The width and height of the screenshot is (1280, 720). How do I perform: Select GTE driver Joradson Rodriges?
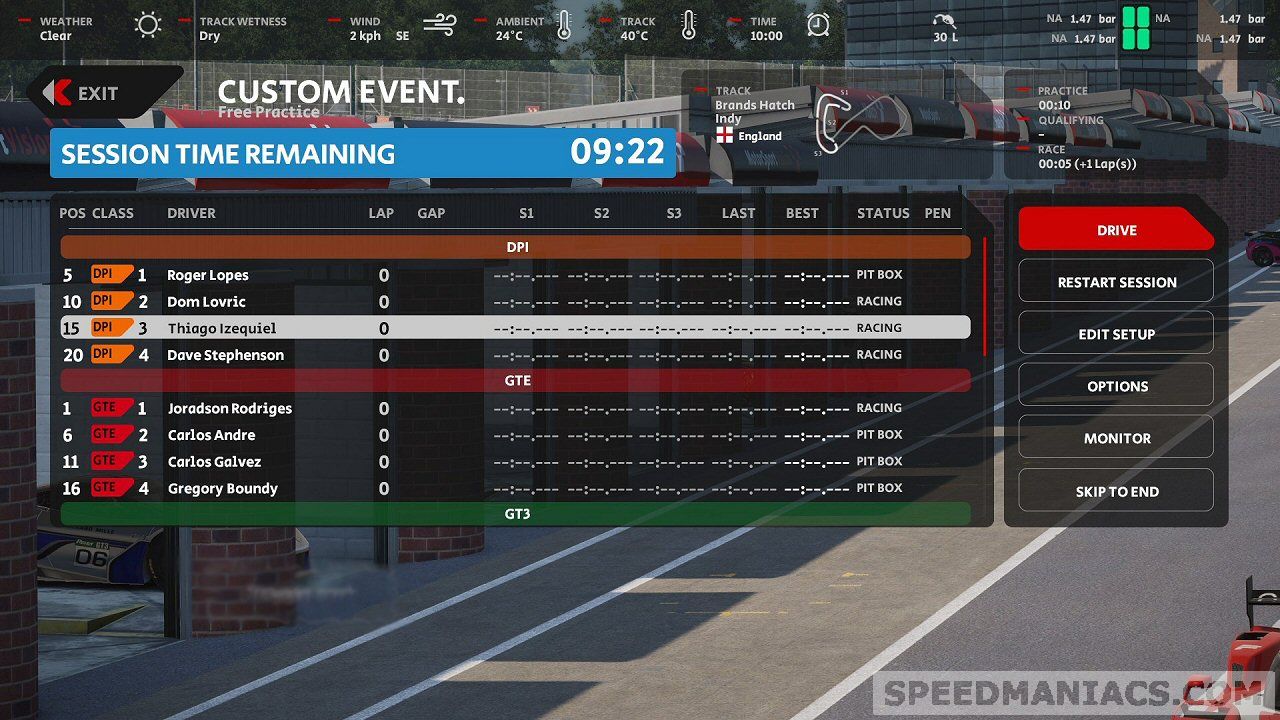[x=230, y=408]
